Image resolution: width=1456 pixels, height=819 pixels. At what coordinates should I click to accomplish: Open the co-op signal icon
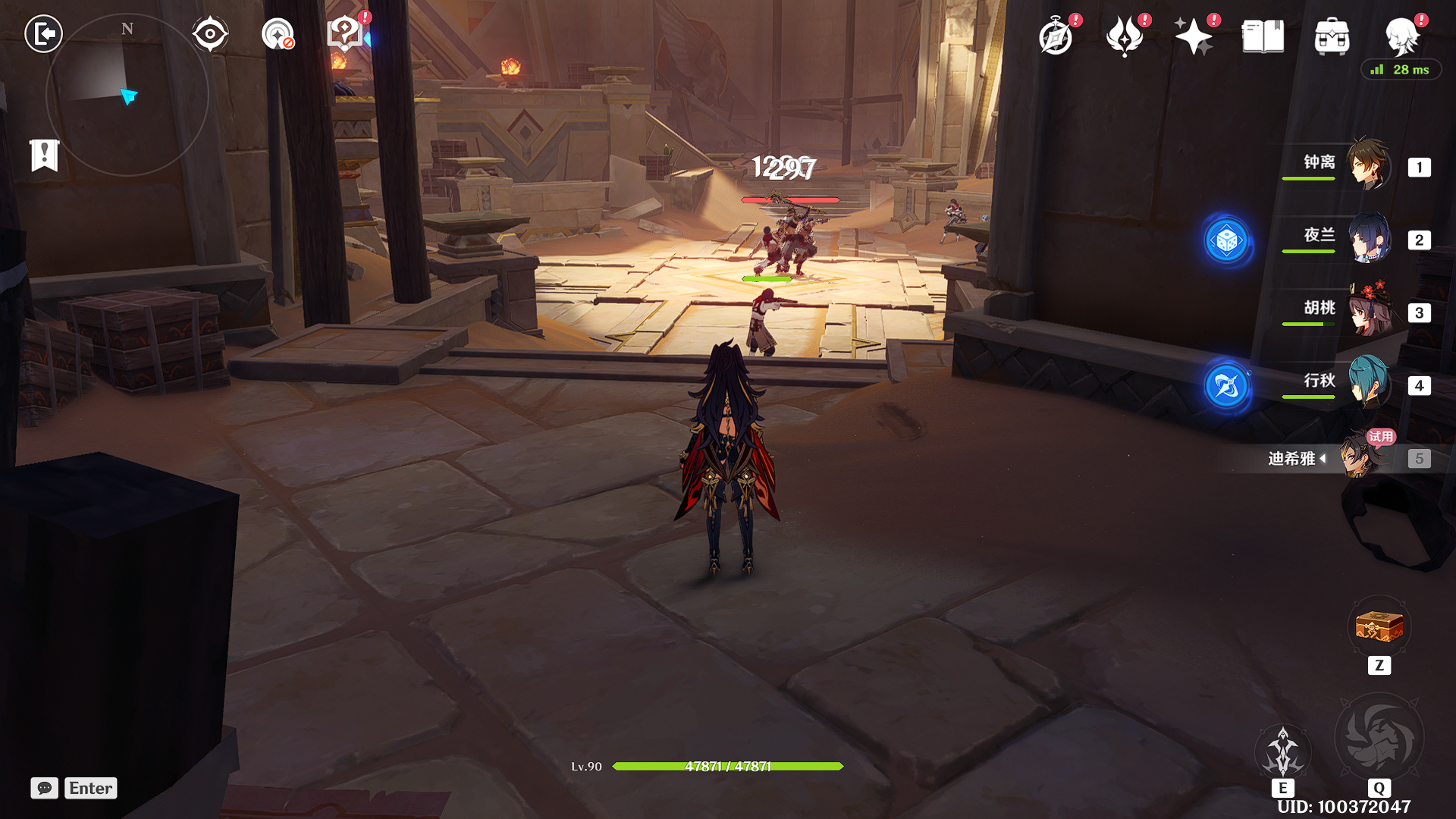[x=278, y=34]
